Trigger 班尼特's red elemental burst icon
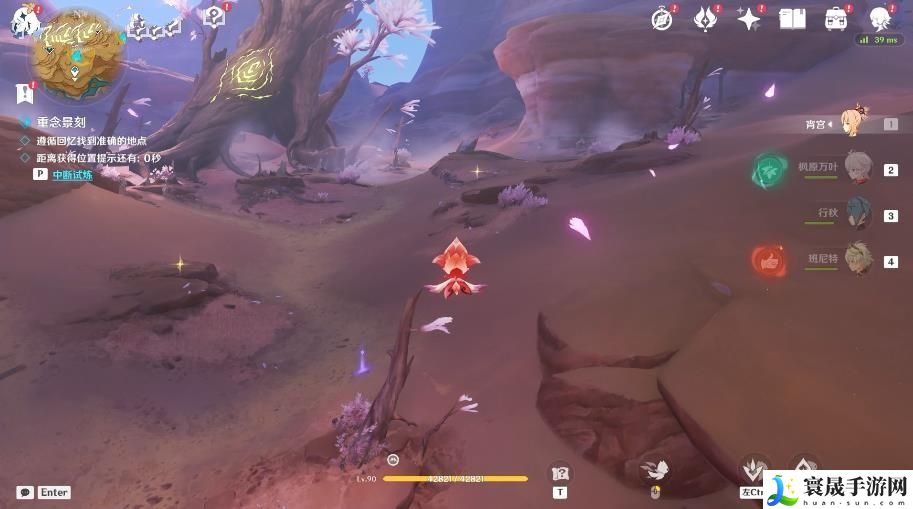Viewport: 913px width, 509px height. point(769,260)
